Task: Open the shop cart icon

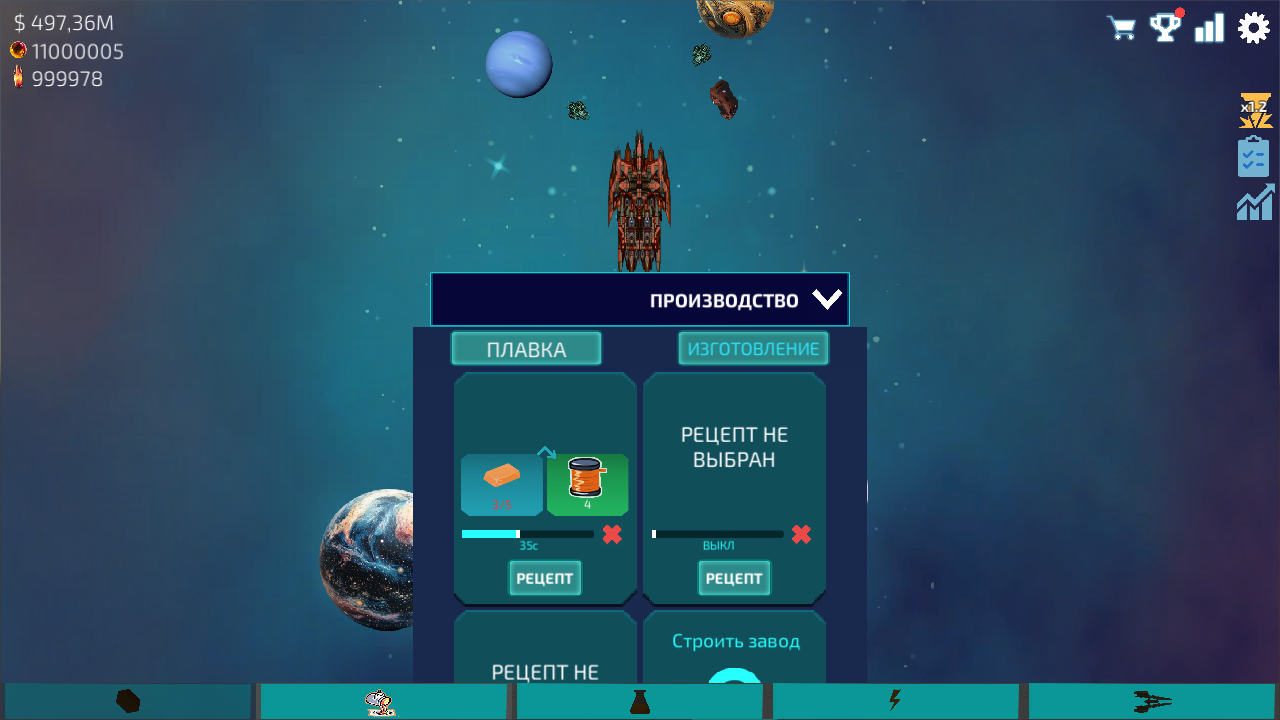Action: pos(1121,27)
